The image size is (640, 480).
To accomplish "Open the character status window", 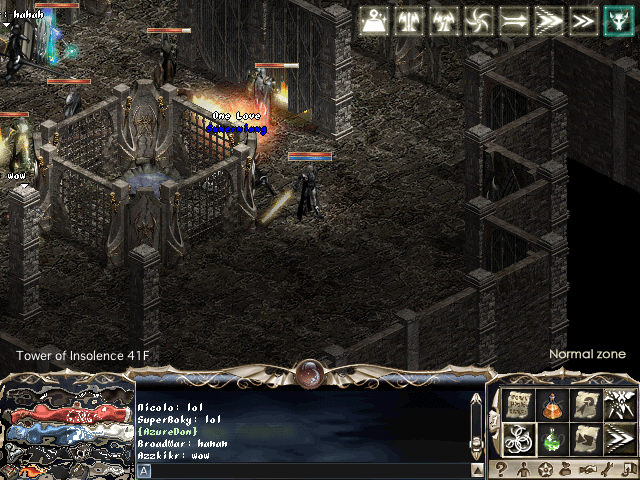I will (x=522, y=470).
